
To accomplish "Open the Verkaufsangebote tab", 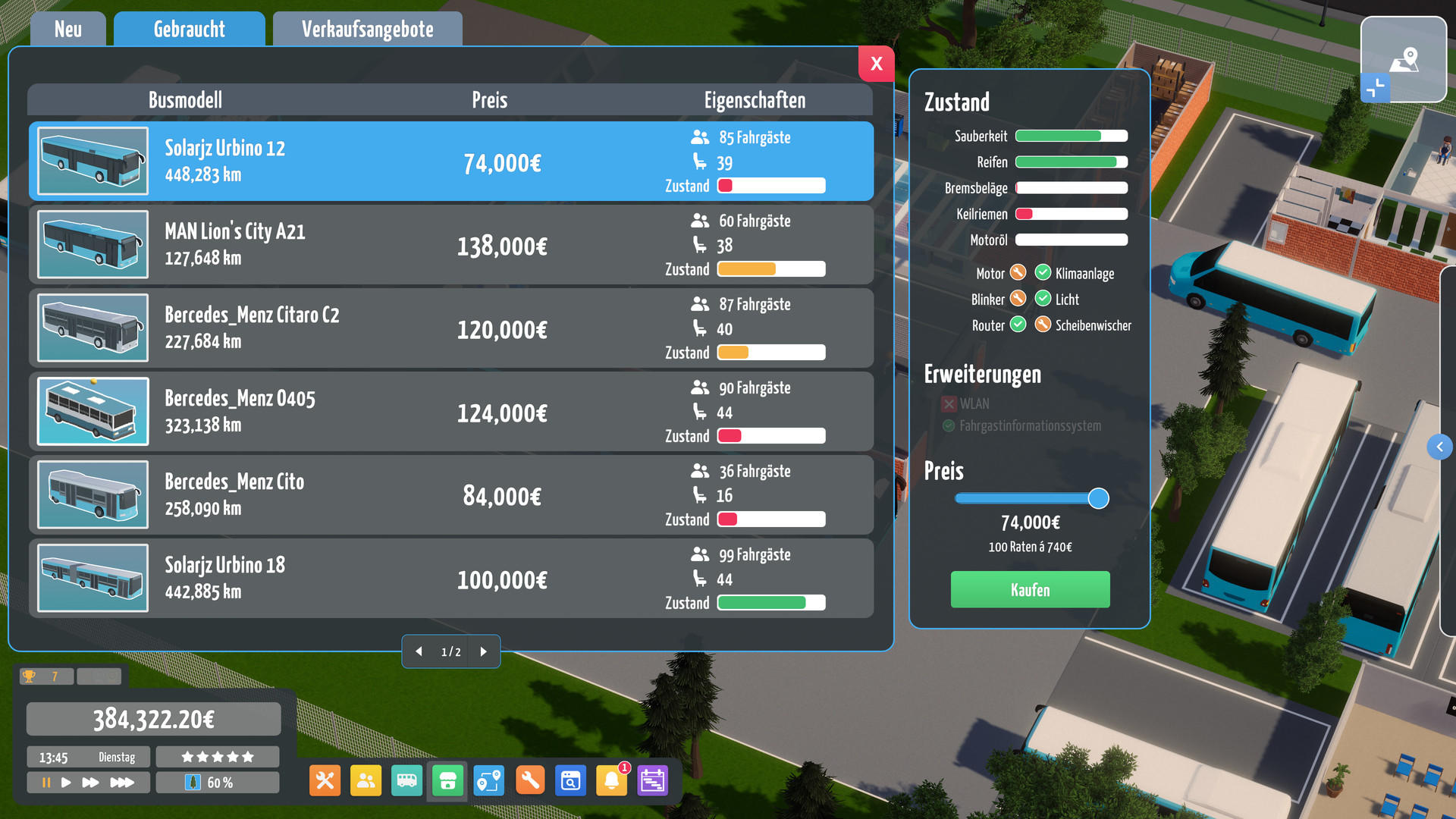I will pyautogui.click(x=367, y=29).
